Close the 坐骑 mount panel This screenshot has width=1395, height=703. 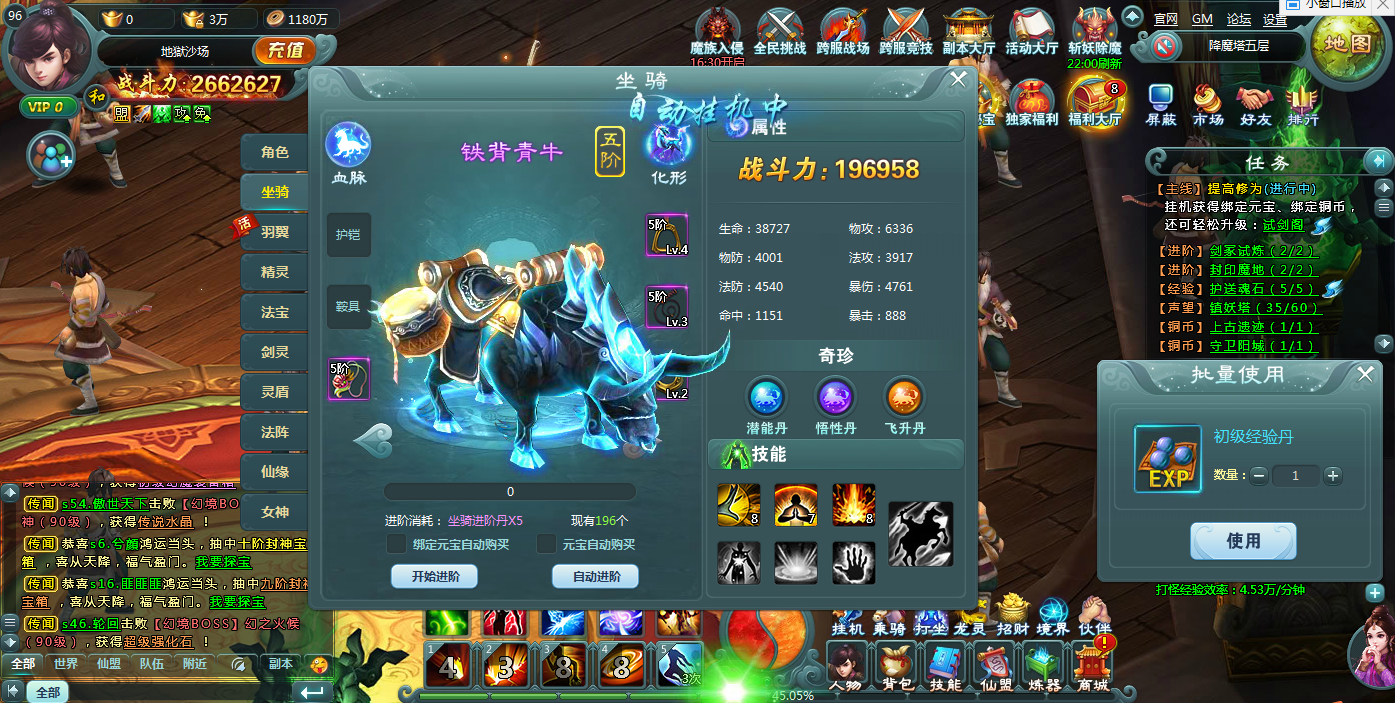pyautogui.click(x=958, y=80)
